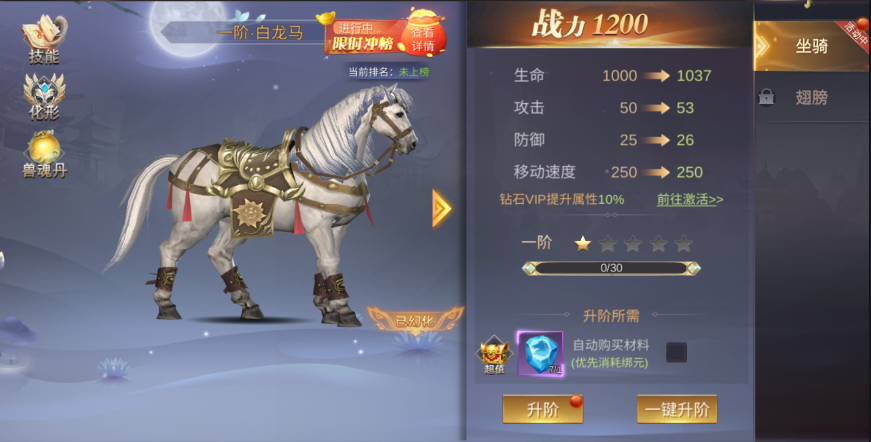Open the 兽魂丹 beast soul pill icon

[x=43, y=156]
